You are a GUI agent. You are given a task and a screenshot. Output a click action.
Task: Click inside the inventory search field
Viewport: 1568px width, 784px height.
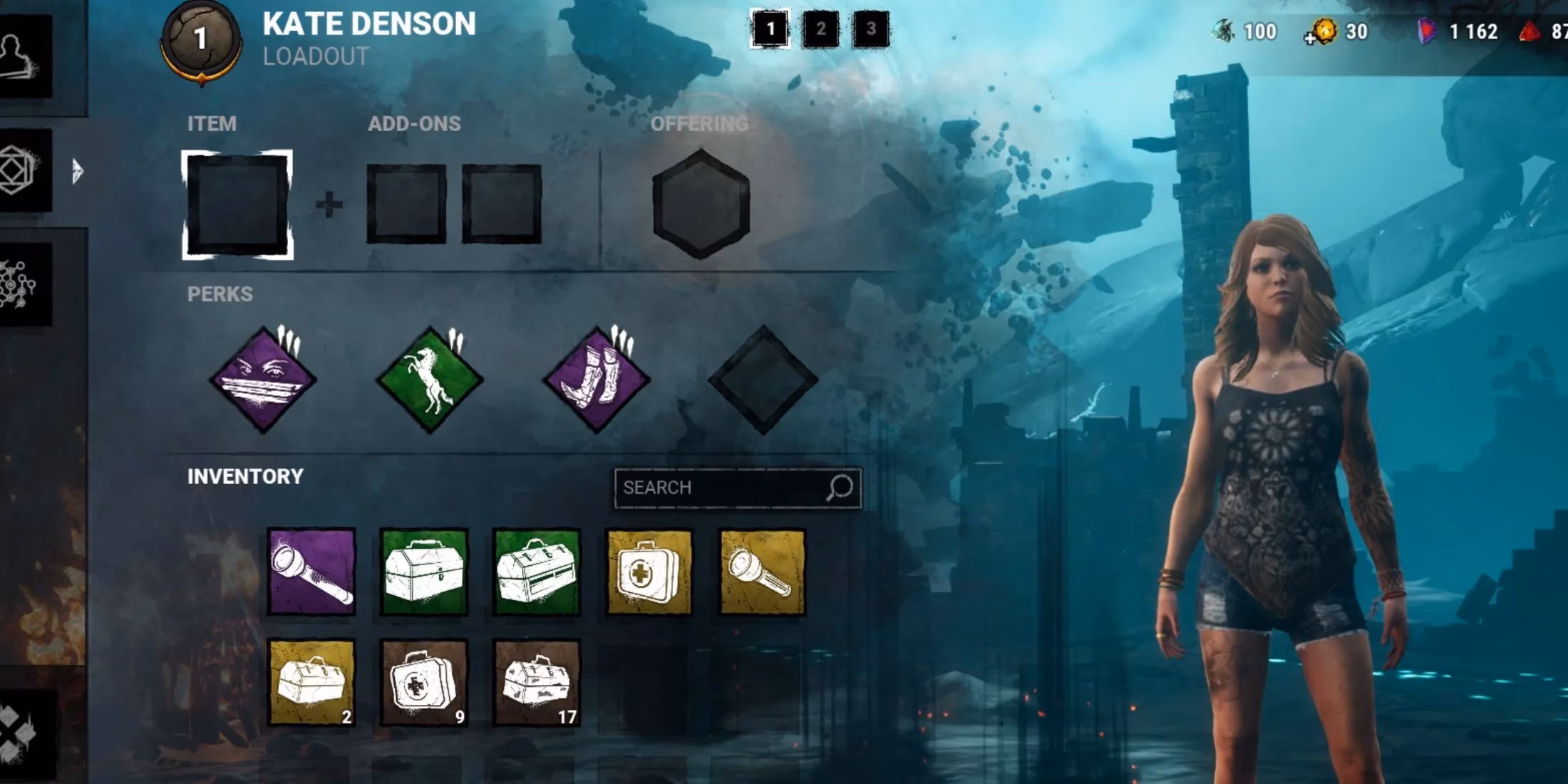(x=734, y=488)
